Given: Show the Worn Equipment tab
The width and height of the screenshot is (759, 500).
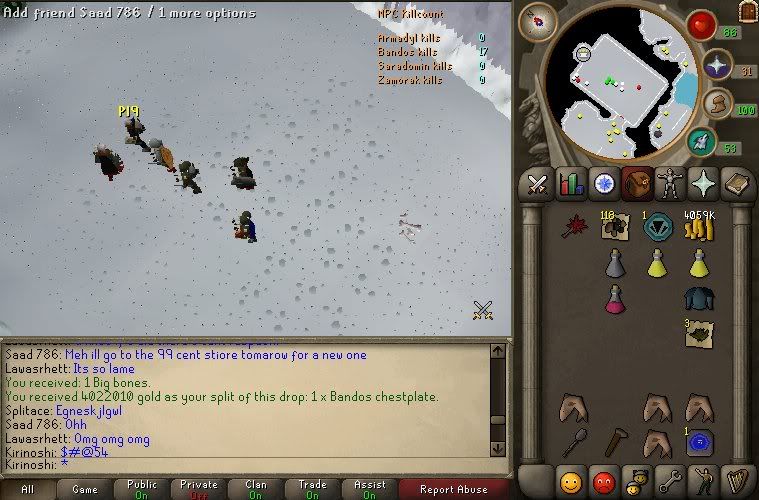Looking at the screenshot, I should coord(669,183).
